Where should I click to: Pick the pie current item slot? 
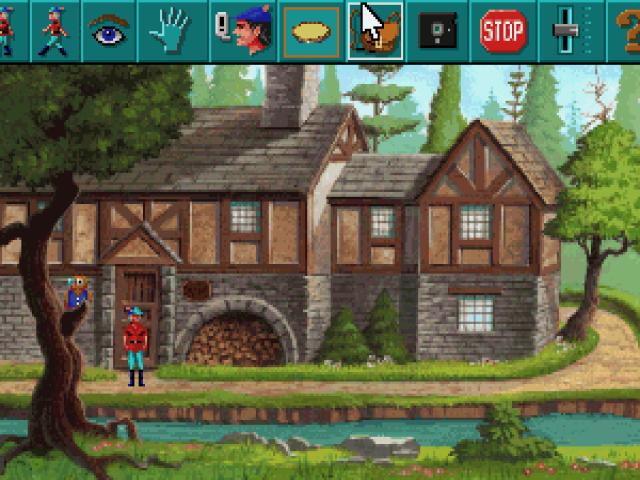pos(312,31)
